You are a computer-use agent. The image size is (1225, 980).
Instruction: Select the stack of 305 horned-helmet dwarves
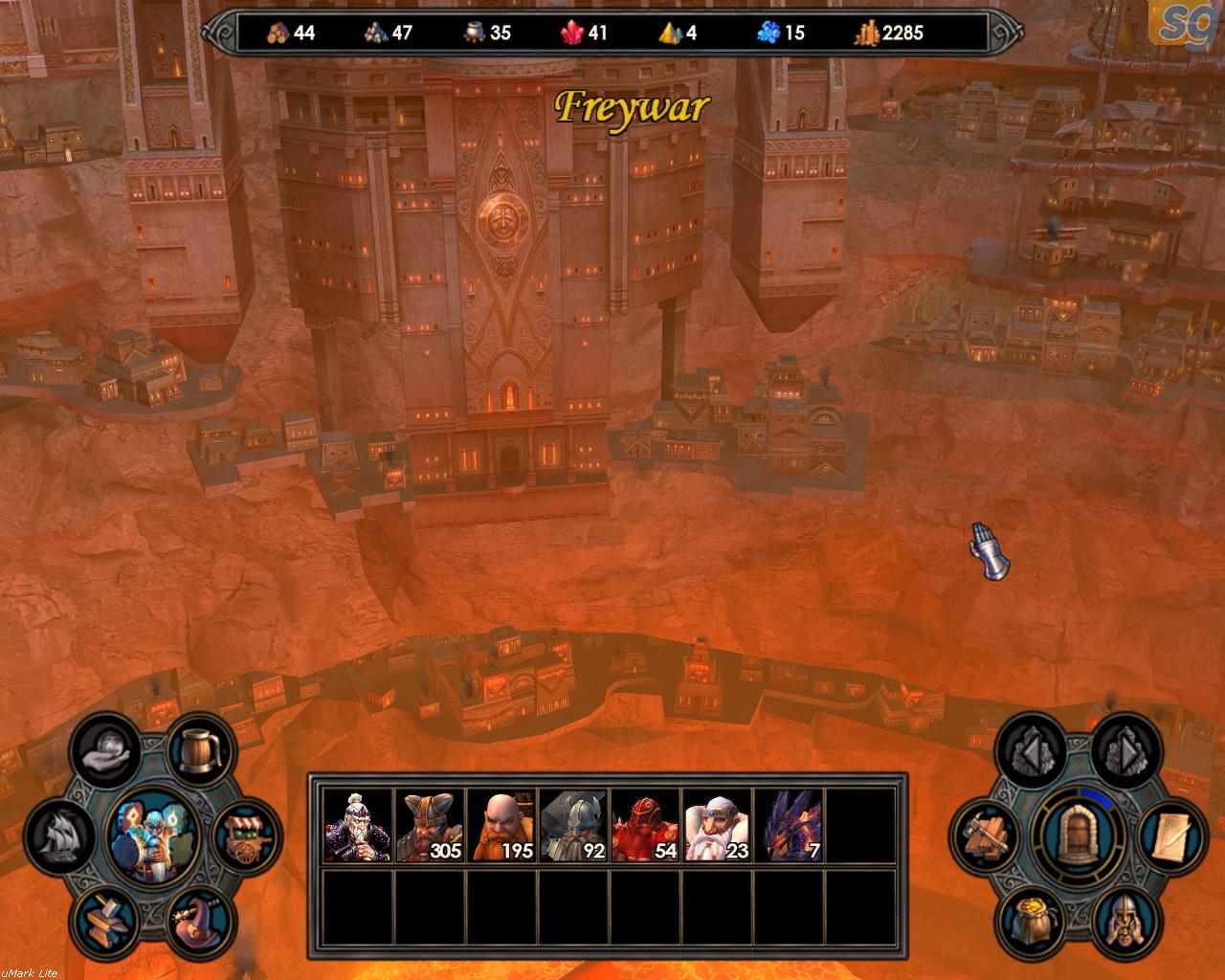point(431,825)
